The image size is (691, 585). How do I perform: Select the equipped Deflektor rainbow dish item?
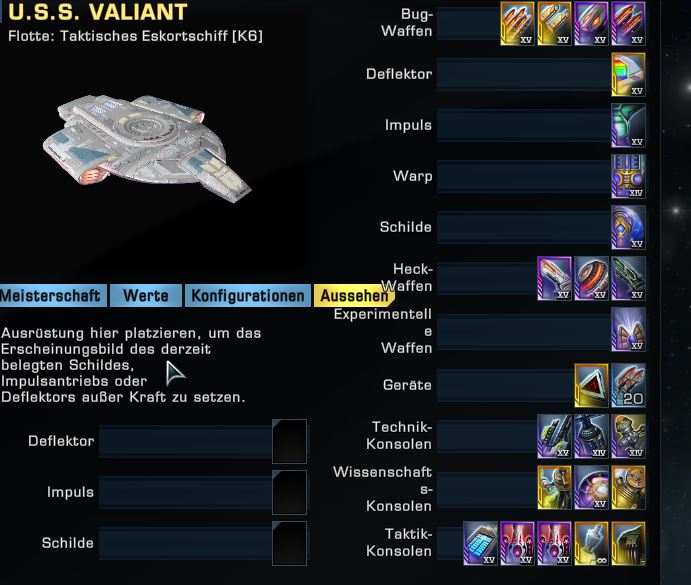coord(628,75)
